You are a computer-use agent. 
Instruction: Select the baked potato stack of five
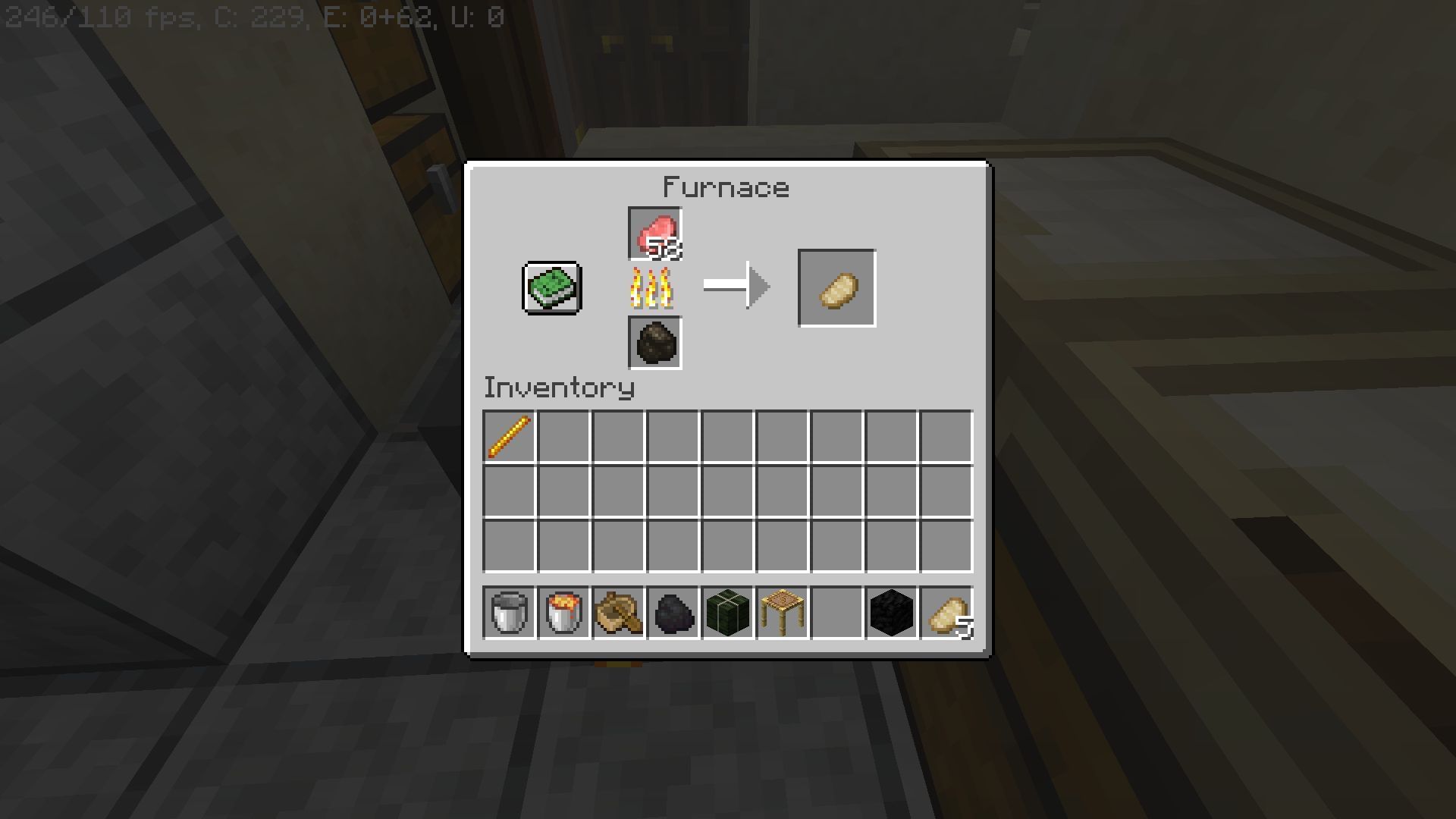coord(946,614)
